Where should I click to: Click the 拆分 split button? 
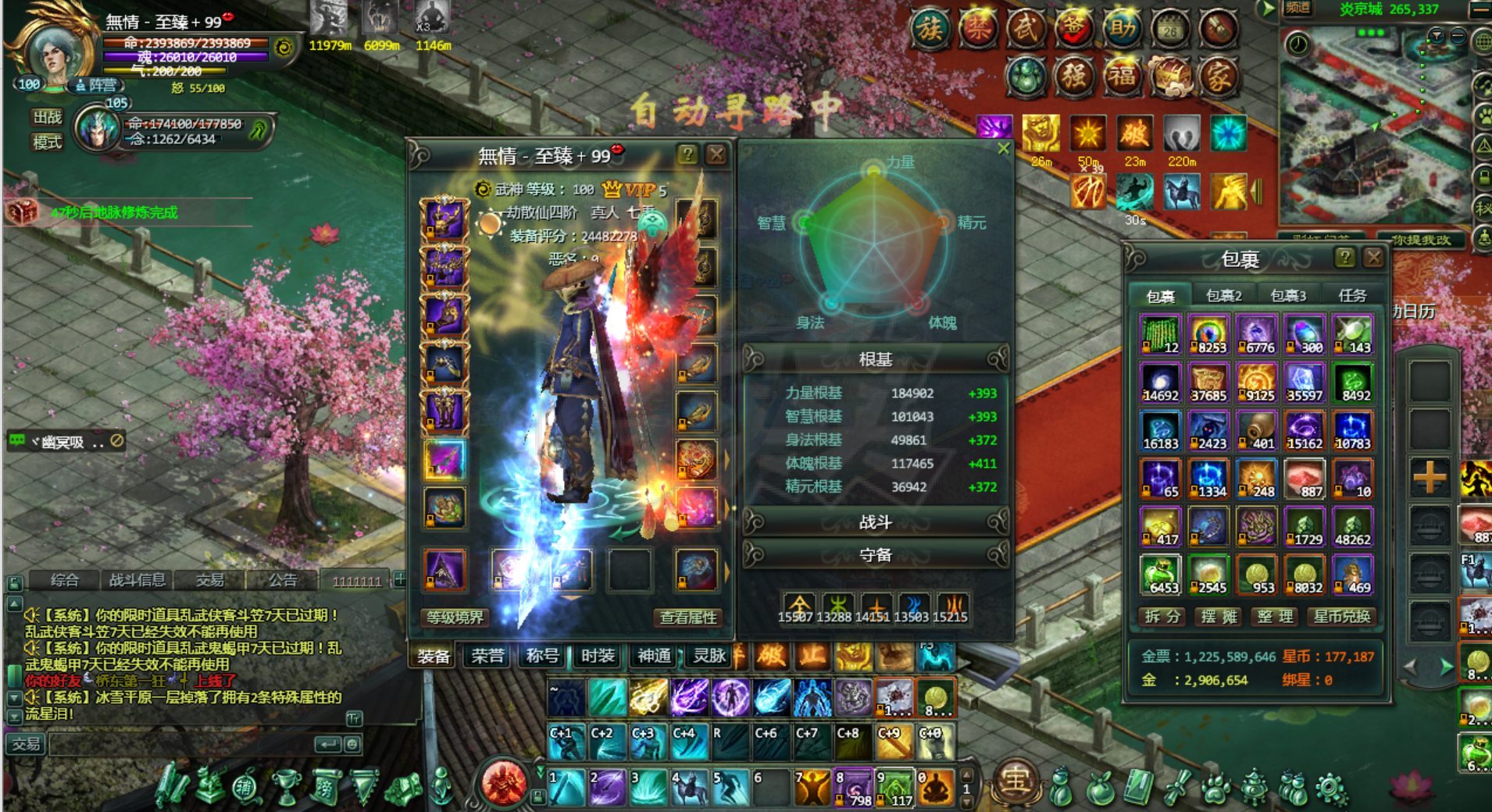coord(1162,617)
